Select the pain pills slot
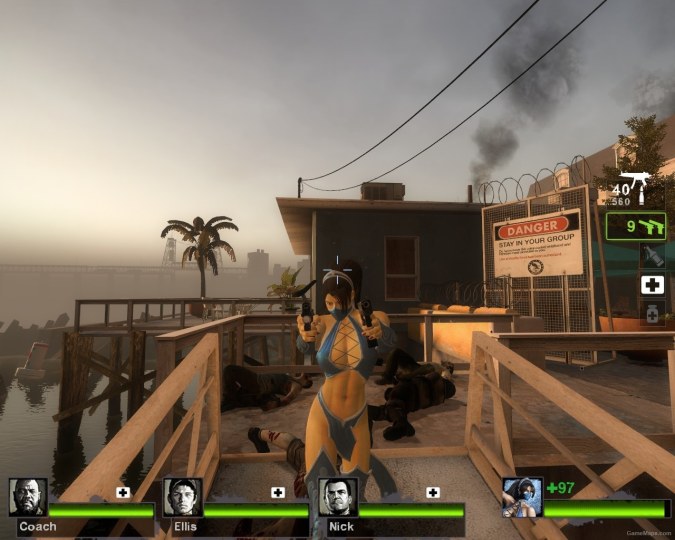The width and height of the screenshot is (675, 540). coord(652,314)
